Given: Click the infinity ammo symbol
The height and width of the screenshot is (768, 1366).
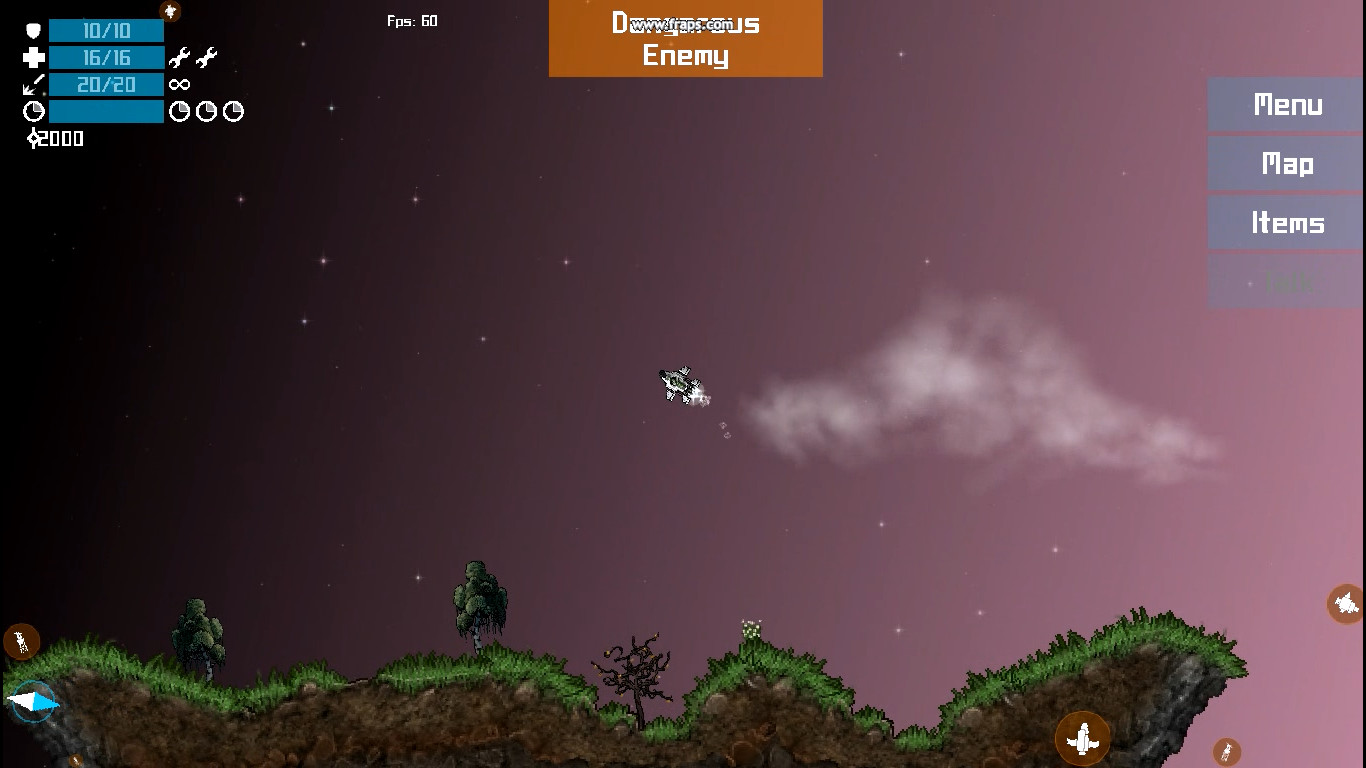Looking at the screenshot, I should (x=180, y=84).
